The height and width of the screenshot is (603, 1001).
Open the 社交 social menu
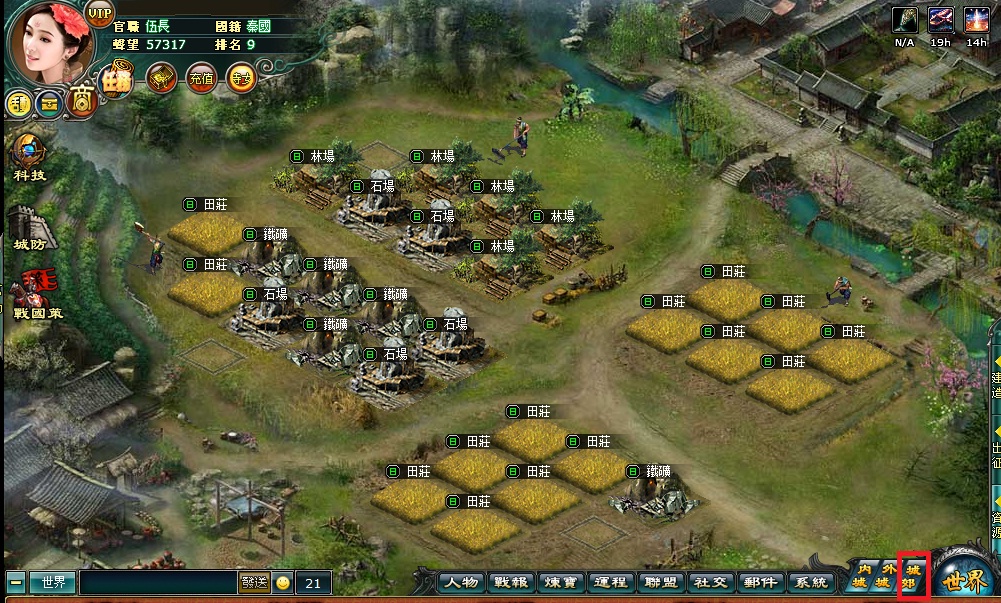tap(710, 582)
